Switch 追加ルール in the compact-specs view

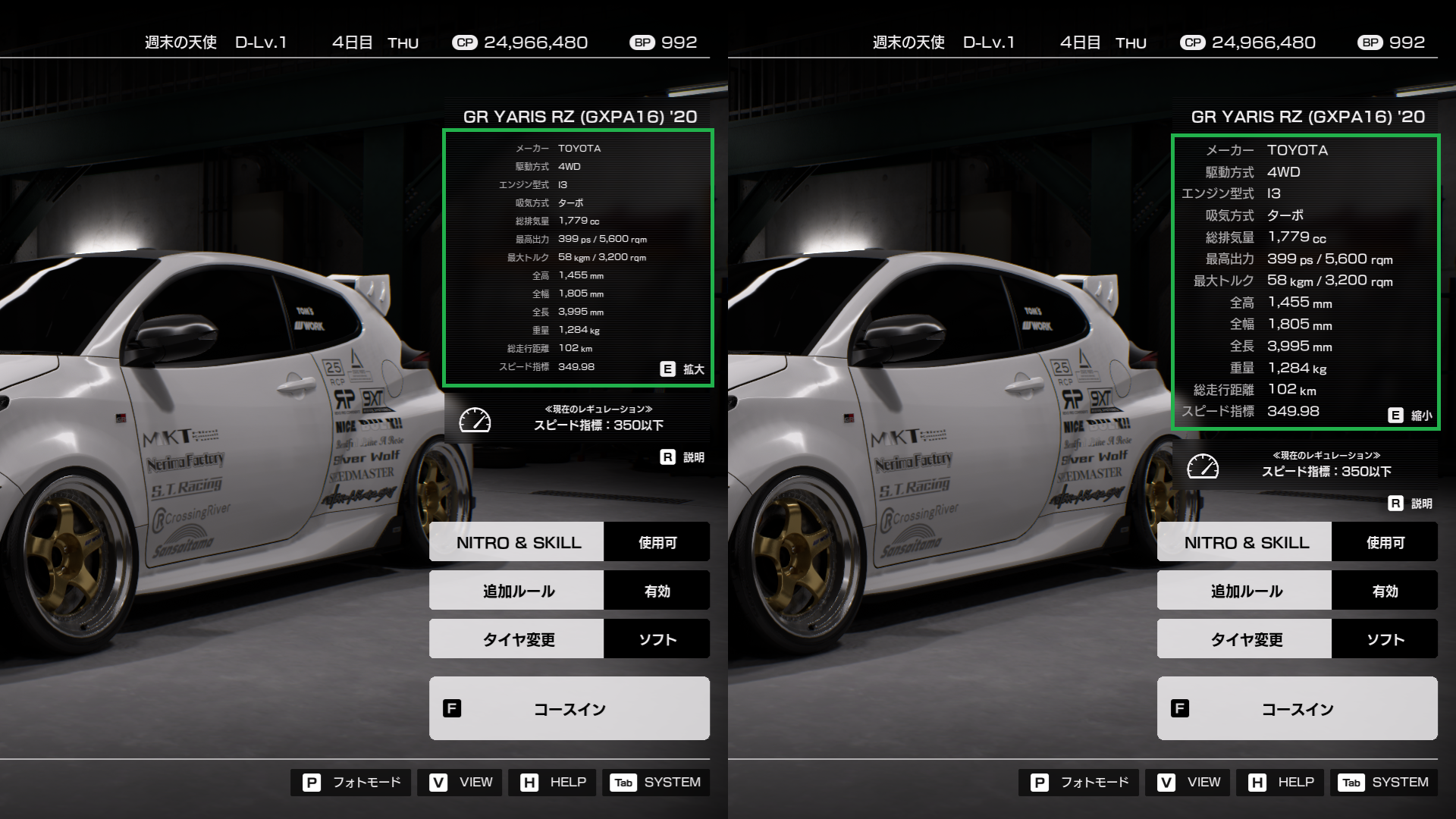click(569, 591)
